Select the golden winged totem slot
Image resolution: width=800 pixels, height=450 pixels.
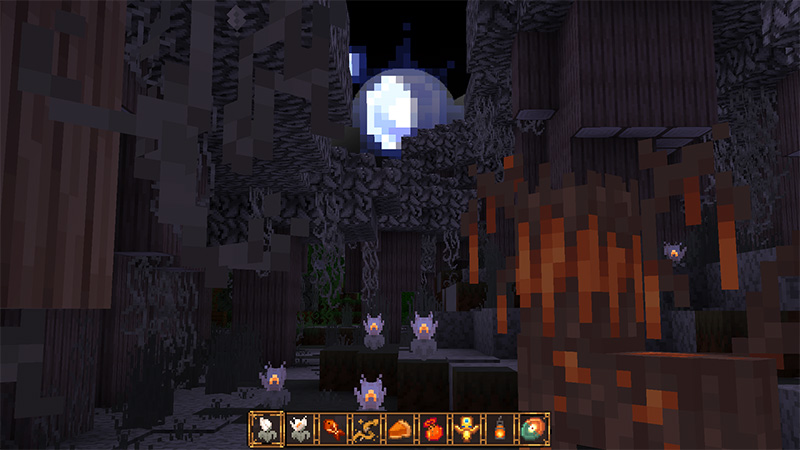[465, 429]
